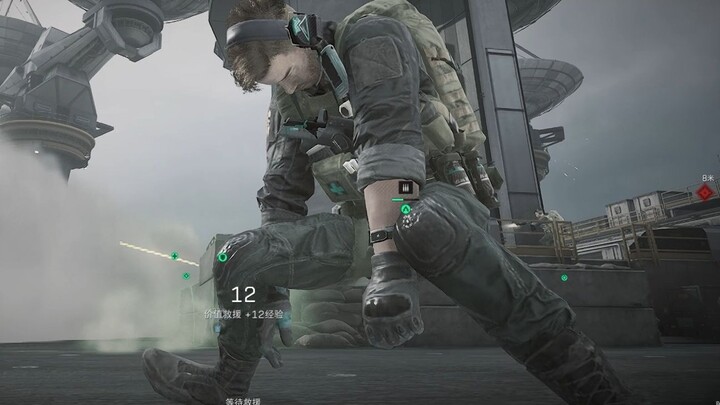Select the white ammo box marker icon
Image resolution: width=720 pixels, height=405 pixels.
(406, 186)
